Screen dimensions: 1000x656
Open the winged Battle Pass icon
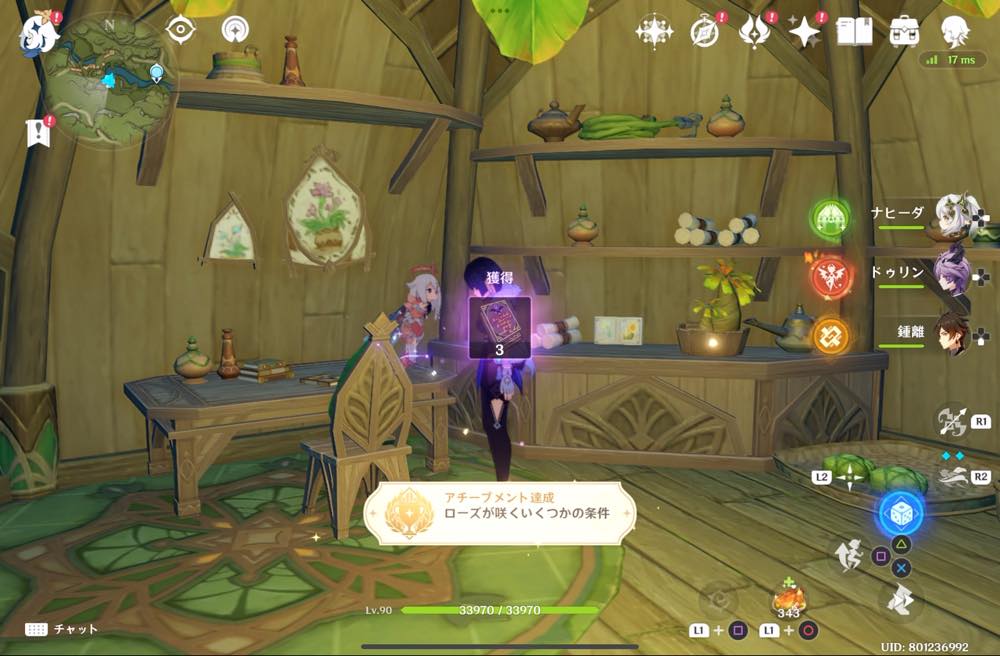[x=755, y=32]
